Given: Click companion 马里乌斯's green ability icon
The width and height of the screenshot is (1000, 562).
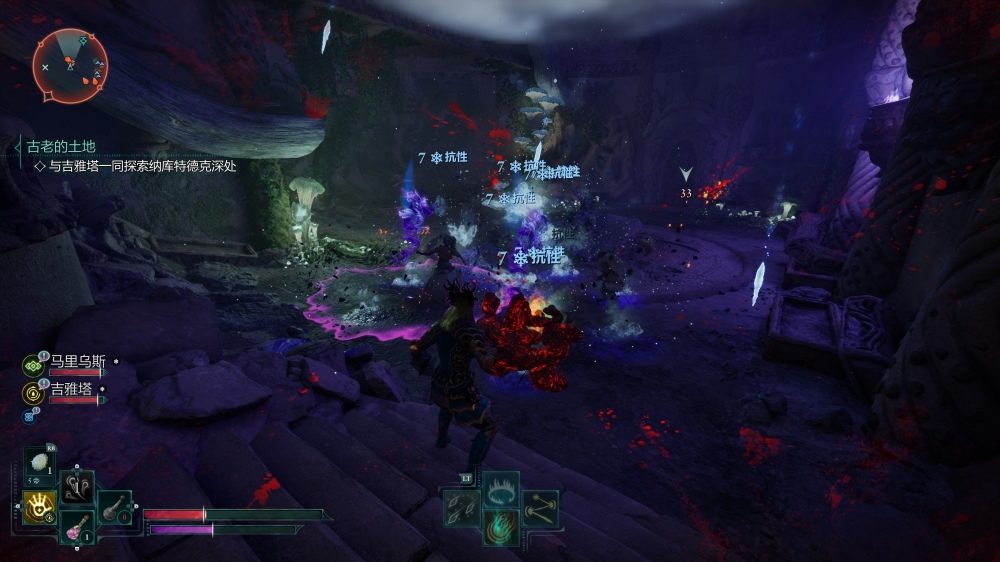Looking at the screenshot, I should pyautogui.click(x=32, y=364).
